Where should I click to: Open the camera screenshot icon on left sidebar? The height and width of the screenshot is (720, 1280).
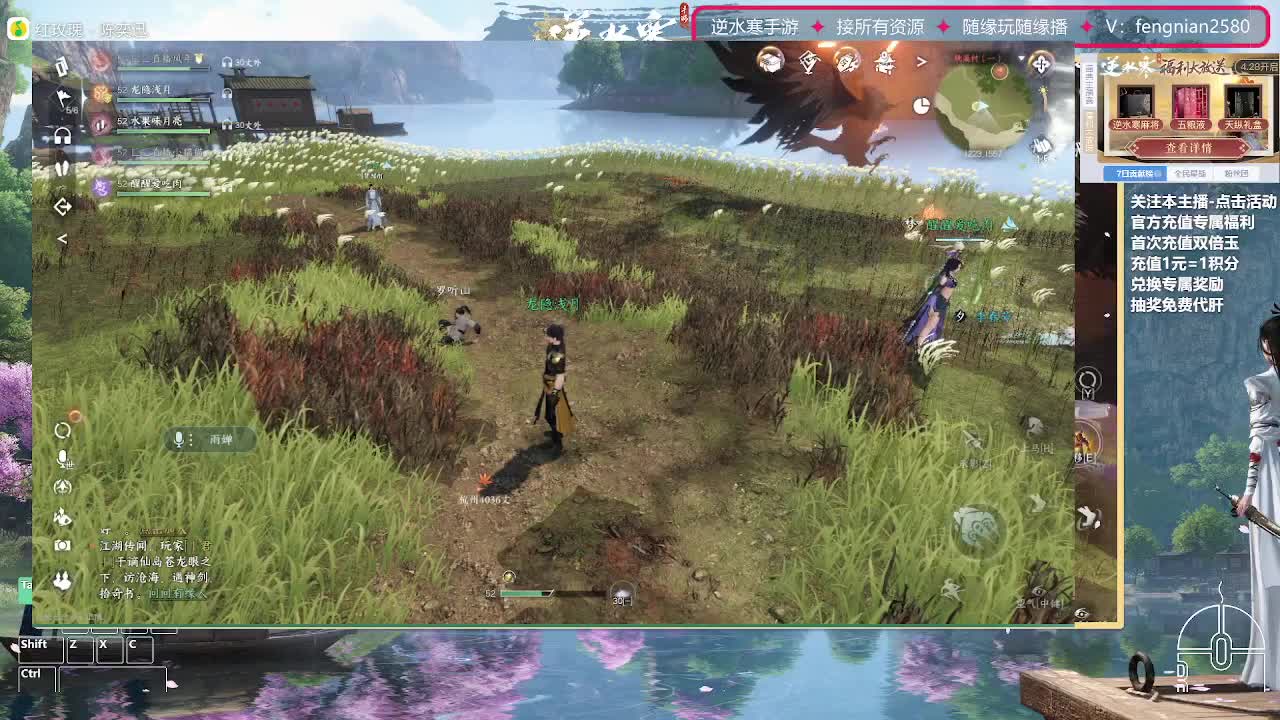[x=62, y=547]
